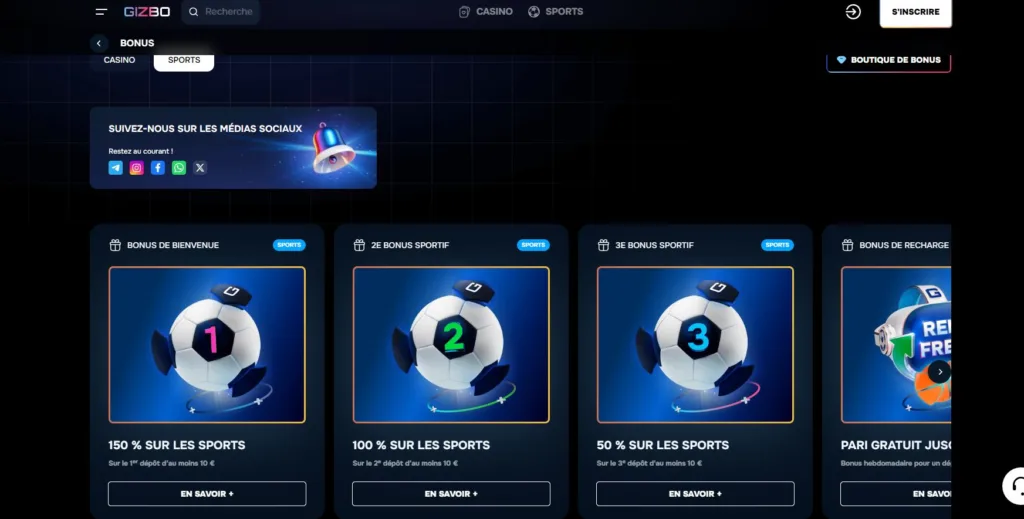Open the X social media link
The height and width of the screenshot is (519, 1024).
click(200, 168)
